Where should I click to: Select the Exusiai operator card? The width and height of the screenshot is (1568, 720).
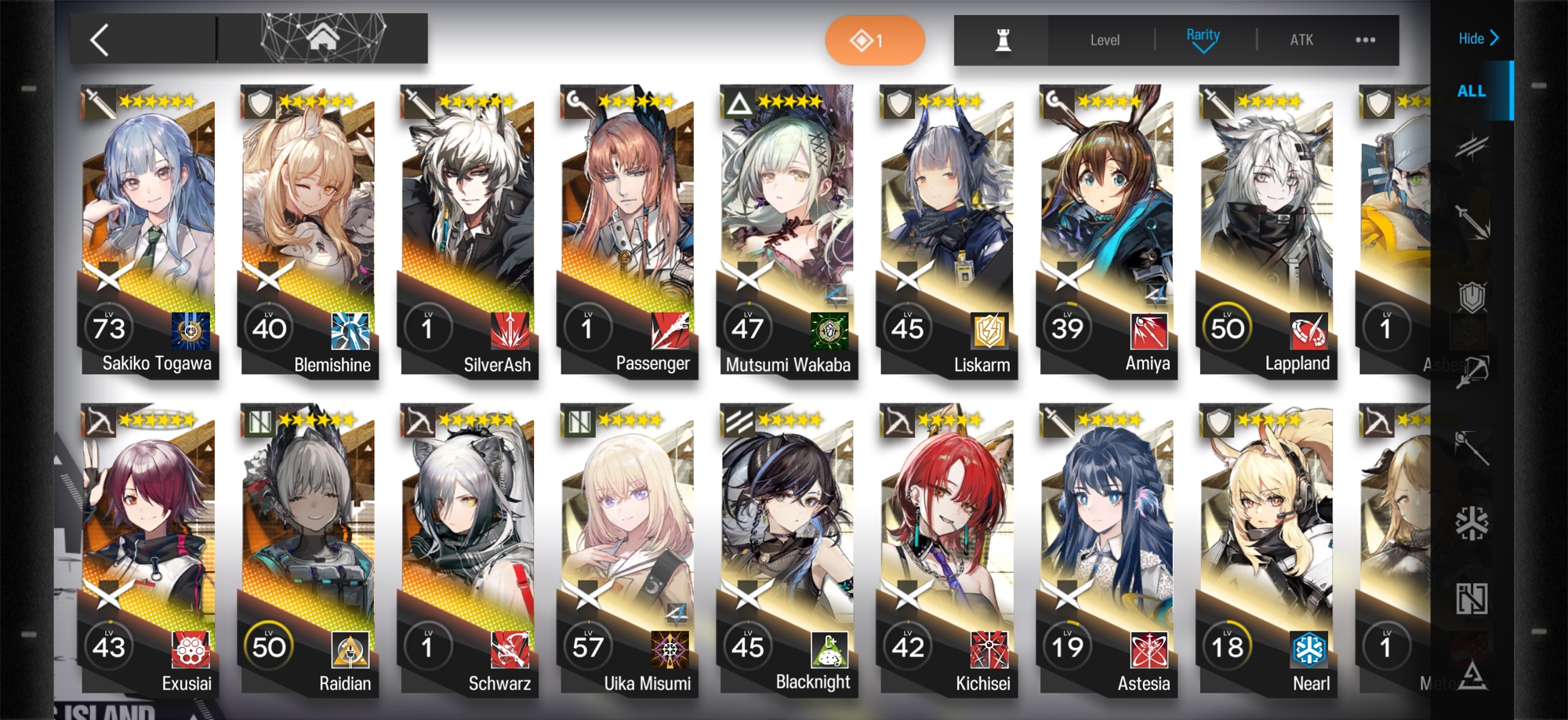click(x=149, y=548)
